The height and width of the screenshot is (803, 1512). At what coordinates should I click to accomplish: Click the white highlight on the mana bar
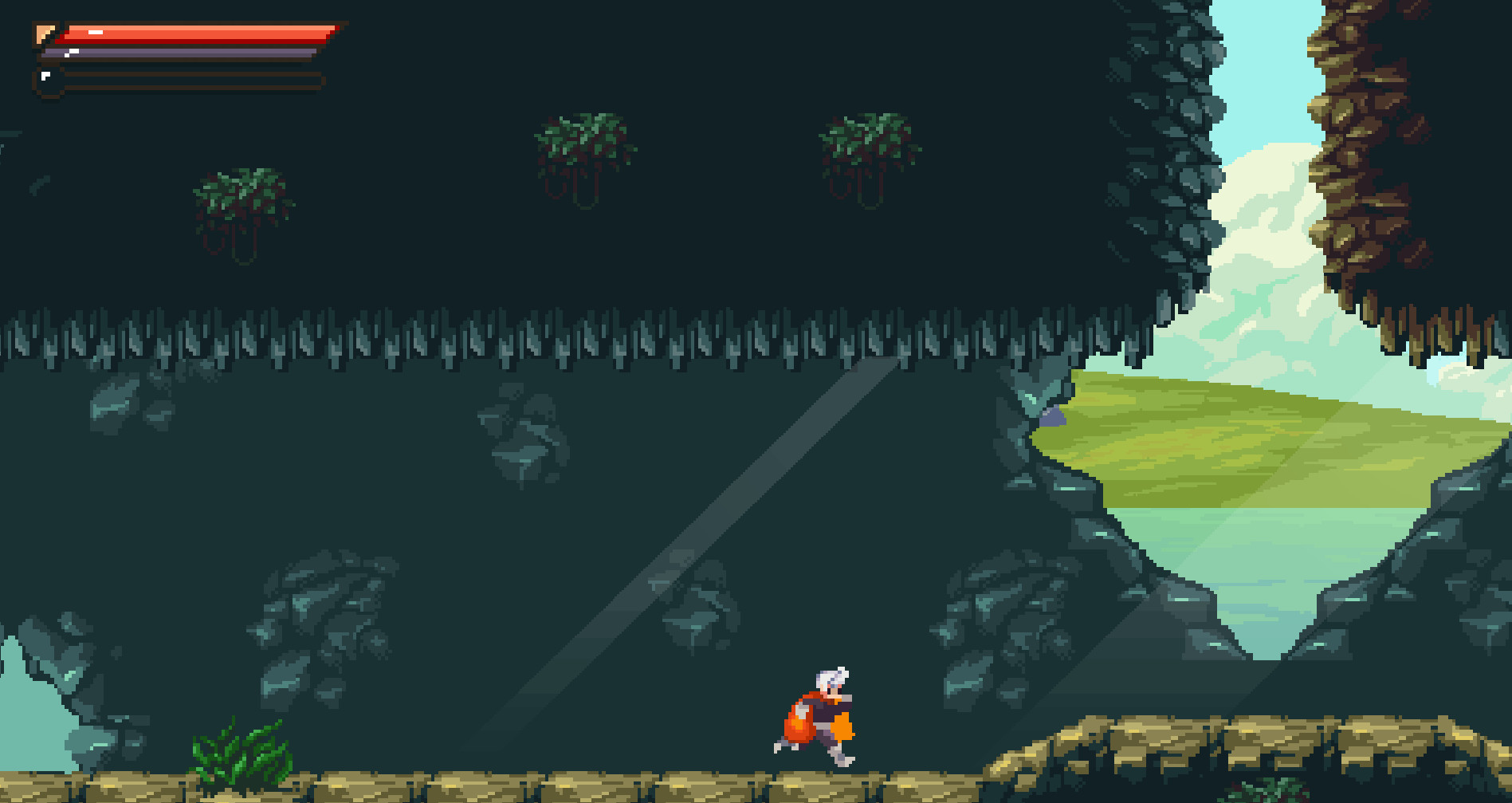(x=74, y=51)
